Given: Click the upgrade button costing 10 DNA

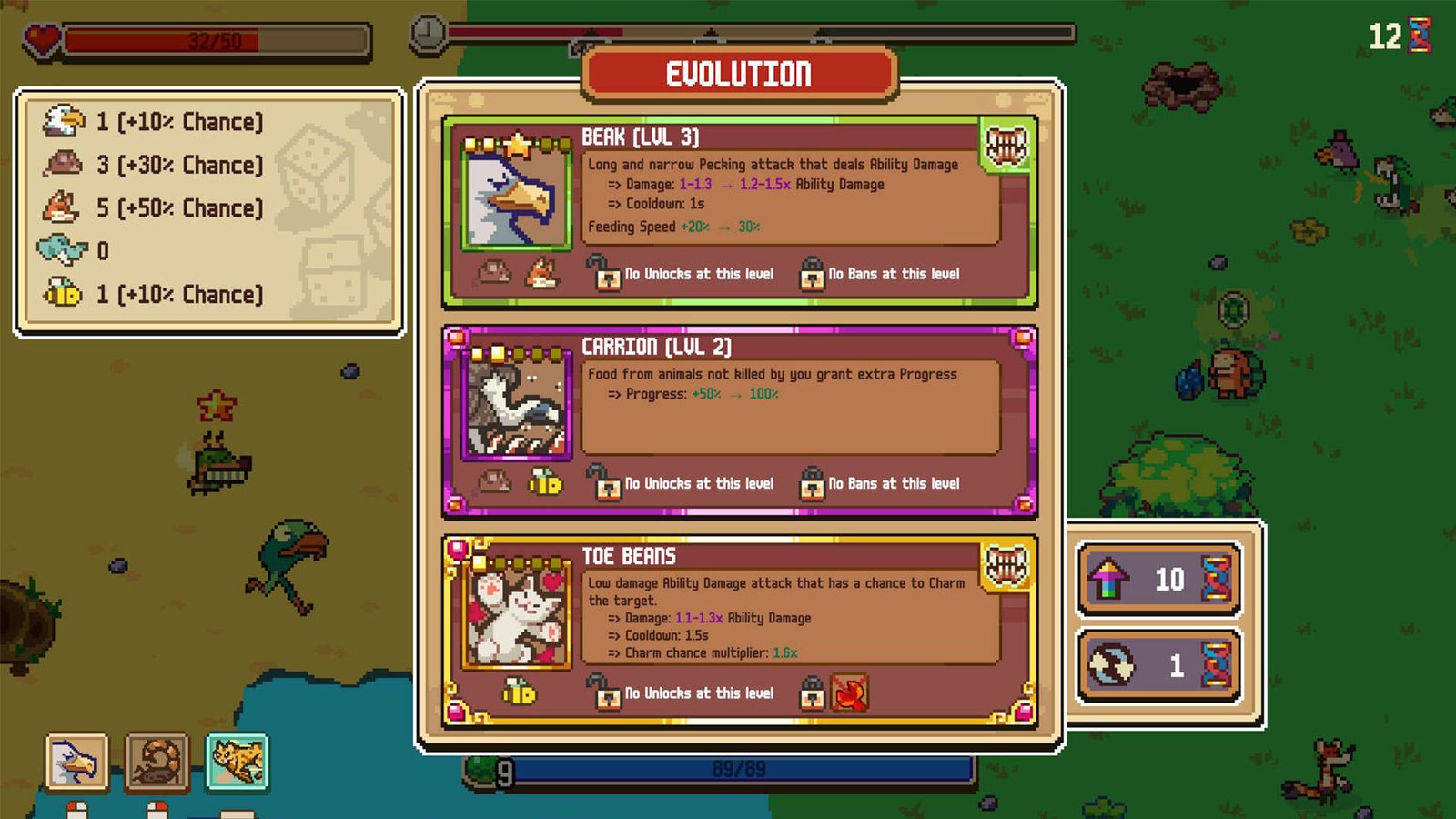Looking at the screenshot, I should pos(1156,579).
